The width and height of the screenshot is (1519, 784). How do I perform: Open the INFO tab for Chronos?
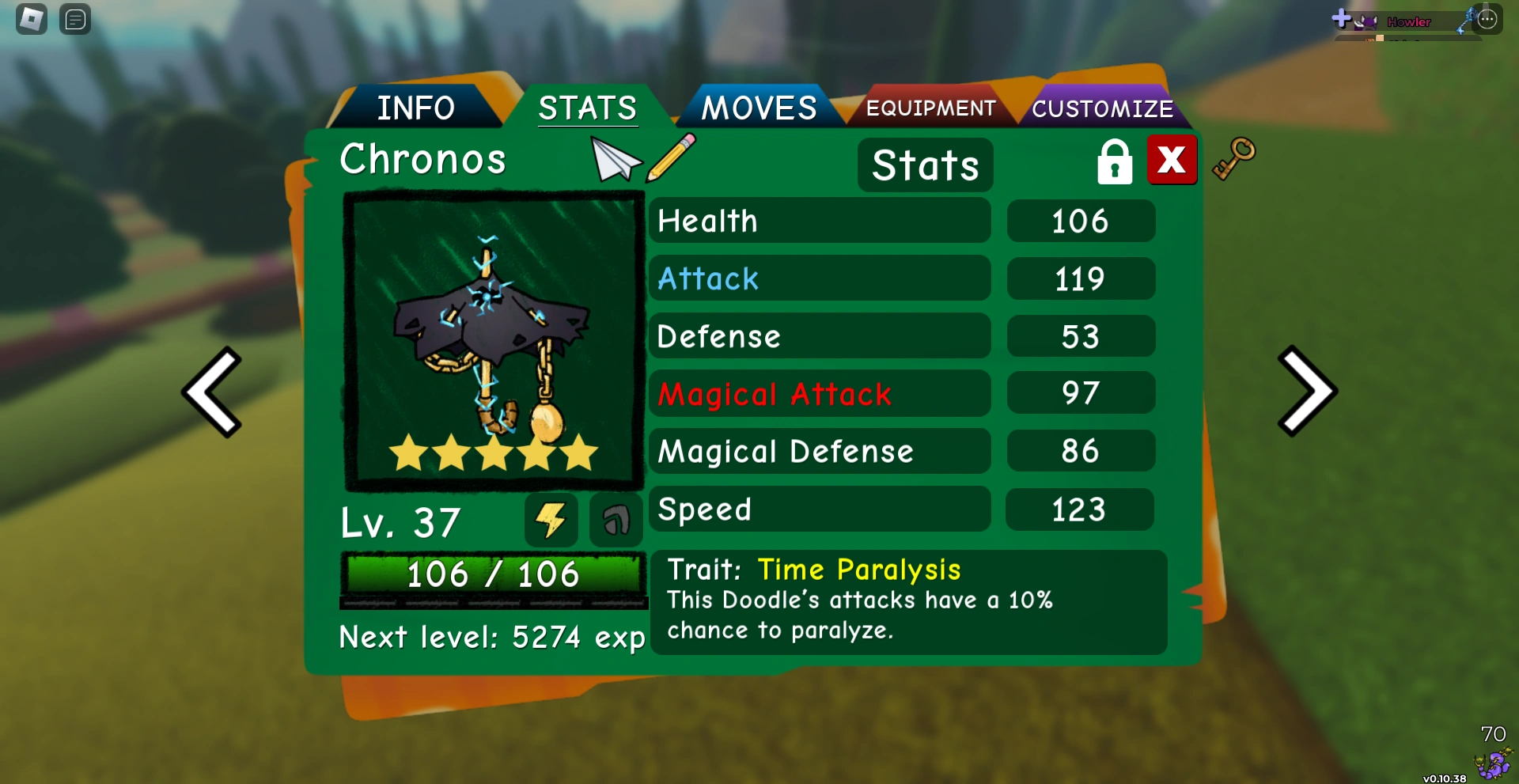pos(417,107)
